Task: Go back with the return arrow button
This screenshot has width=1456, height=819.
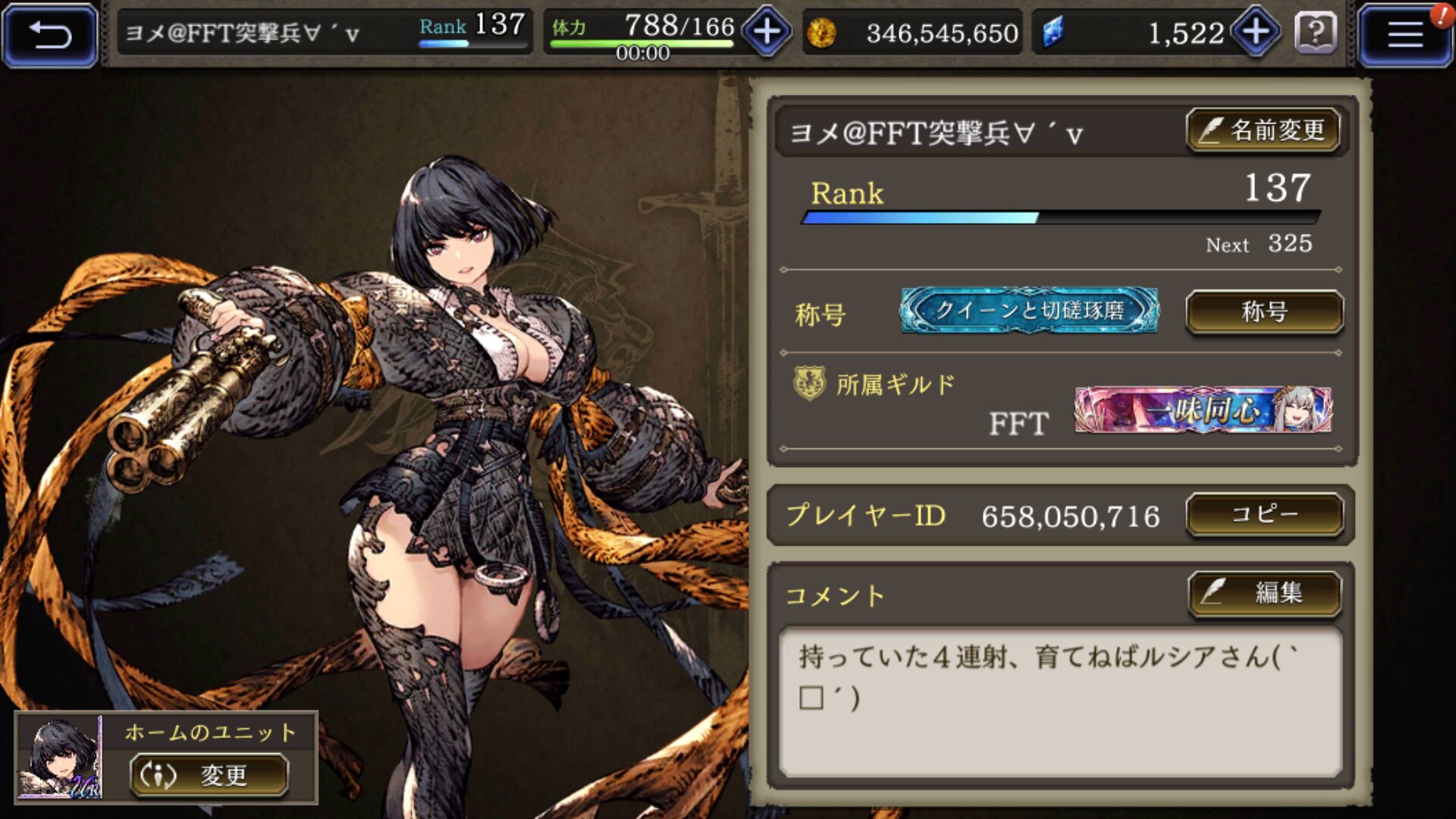Action: [x=50, y=35]
